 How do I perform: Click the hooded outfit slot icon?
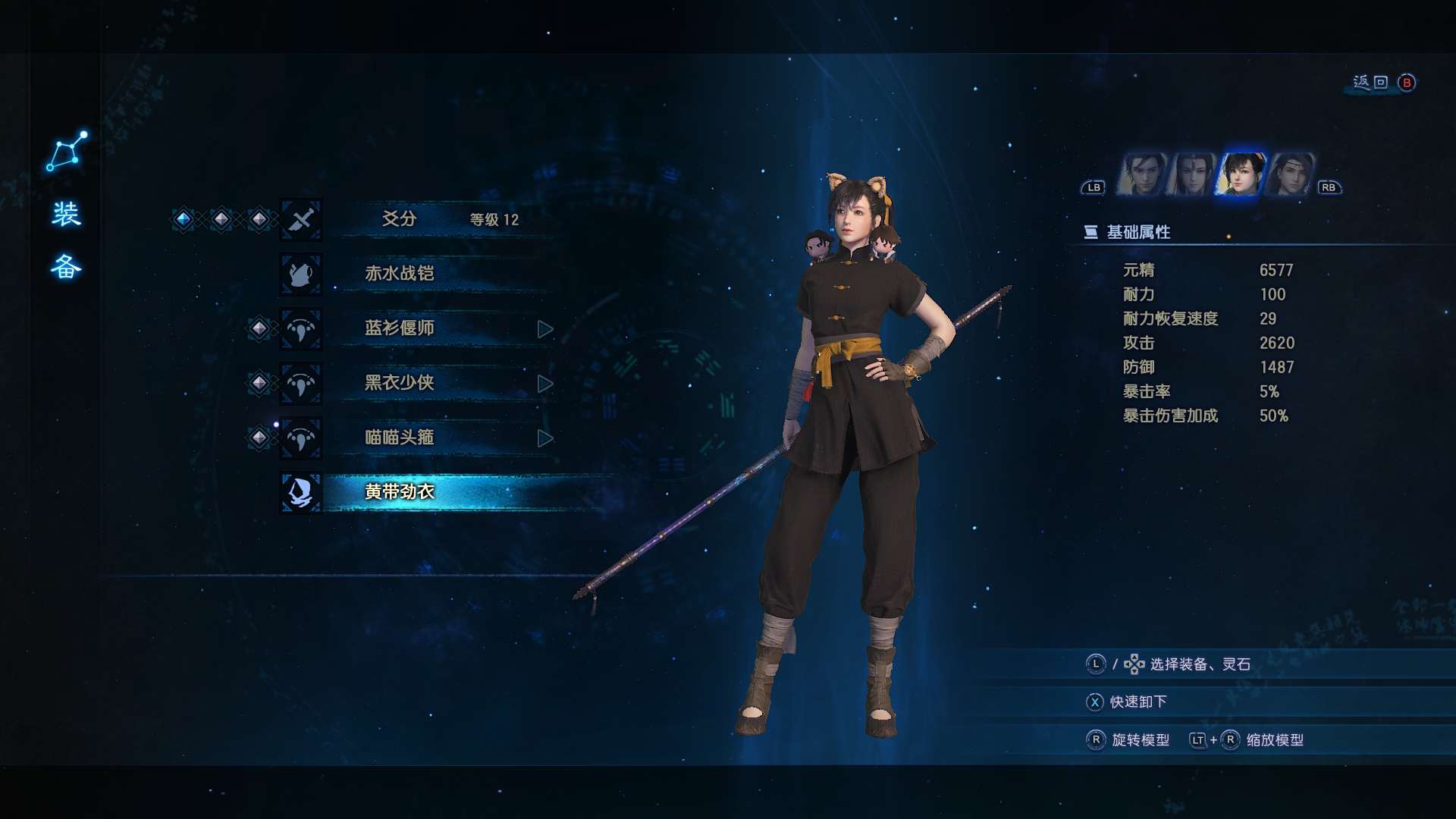pos(301,492)
